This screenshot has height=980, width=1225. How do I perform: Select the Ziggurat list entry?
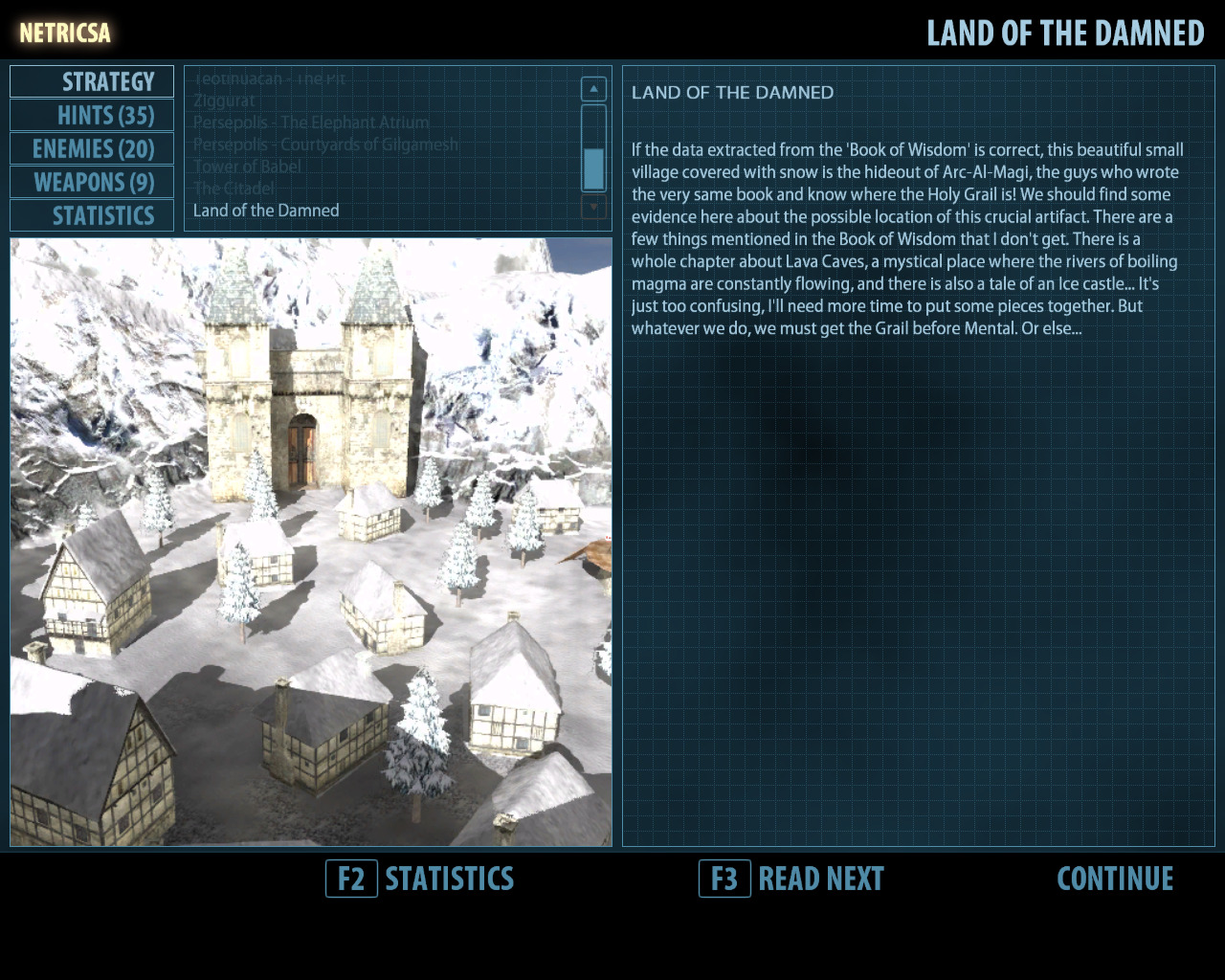(x=224, y=100)
